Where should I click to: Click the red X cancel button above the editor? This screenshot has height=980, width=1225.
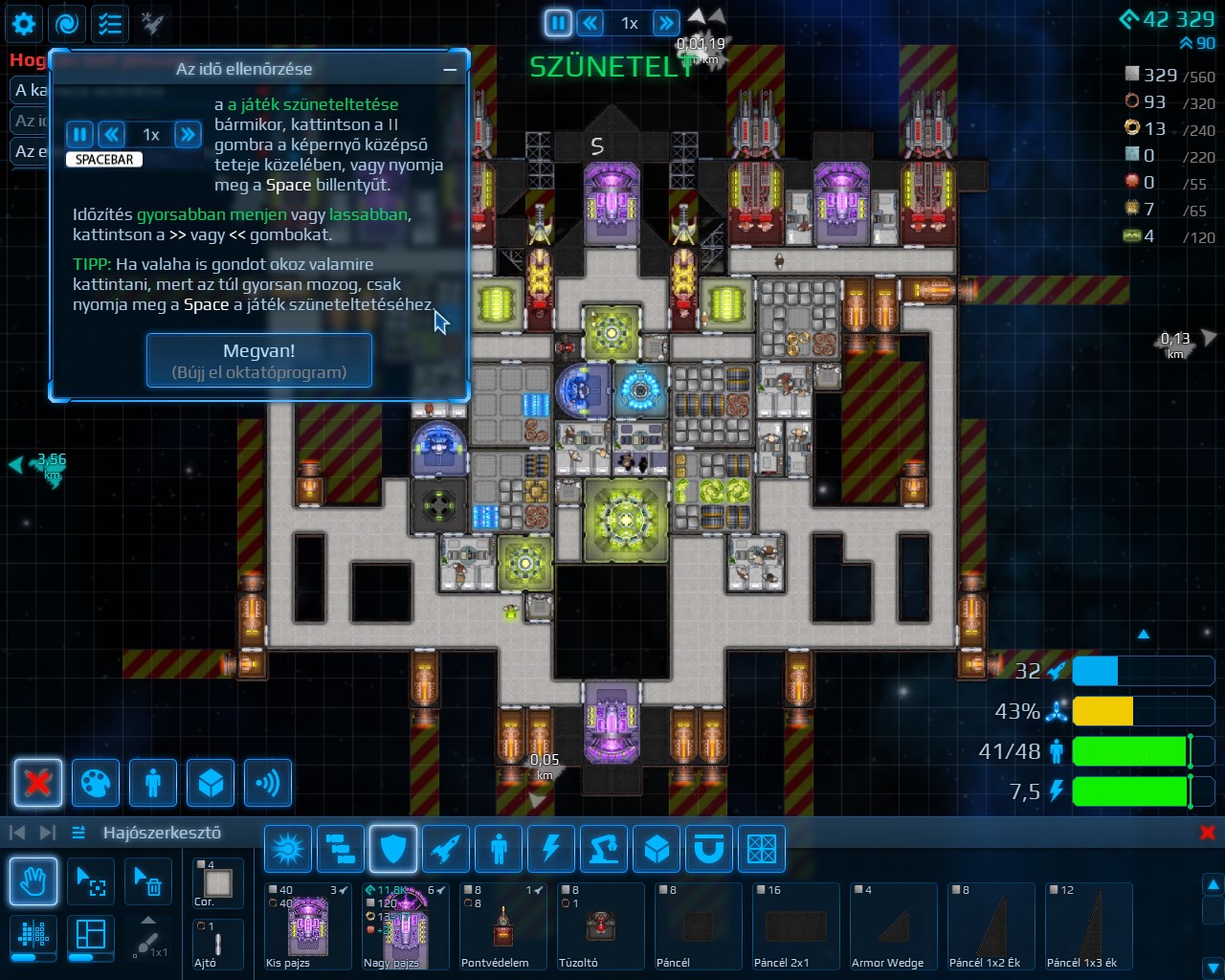click(x=38, y=783)
